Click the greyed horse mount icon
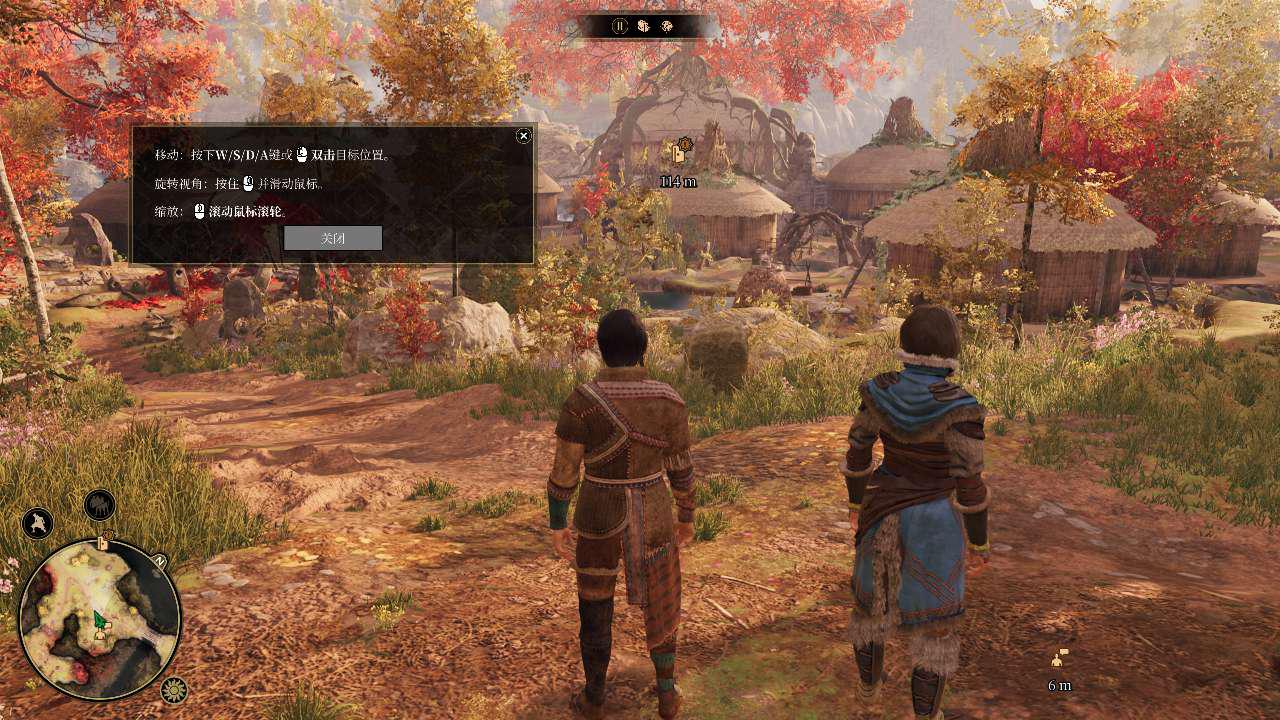 pos(100,506)
